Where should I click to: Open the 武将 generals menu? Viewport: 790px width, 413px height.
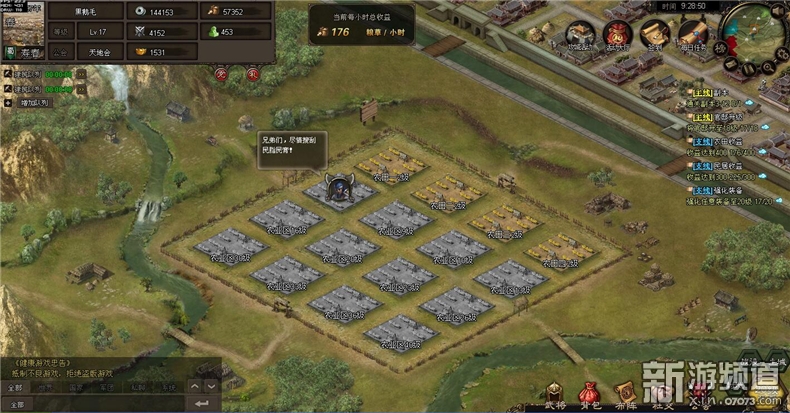[x=556, y=392]
